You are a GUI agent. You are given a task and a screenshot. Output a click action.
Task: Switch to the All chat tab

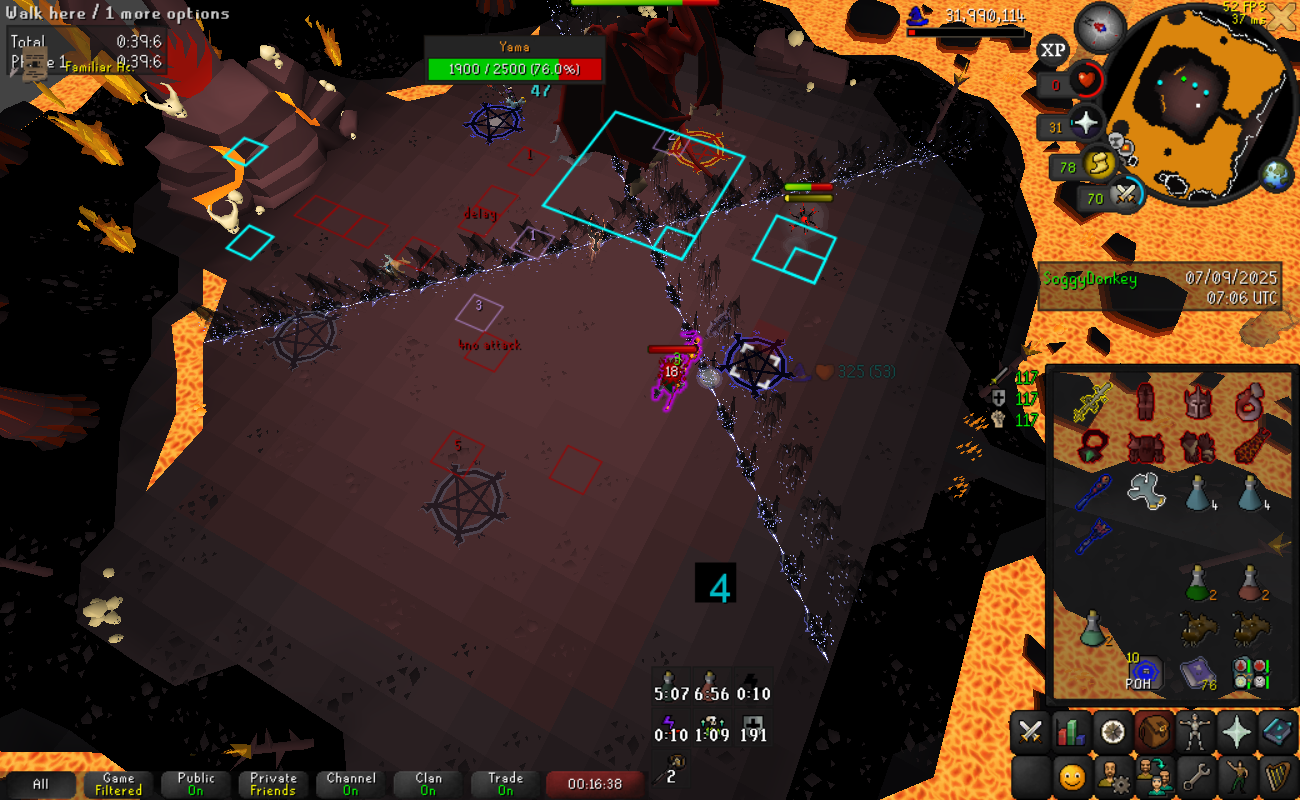tap(40, 784)
